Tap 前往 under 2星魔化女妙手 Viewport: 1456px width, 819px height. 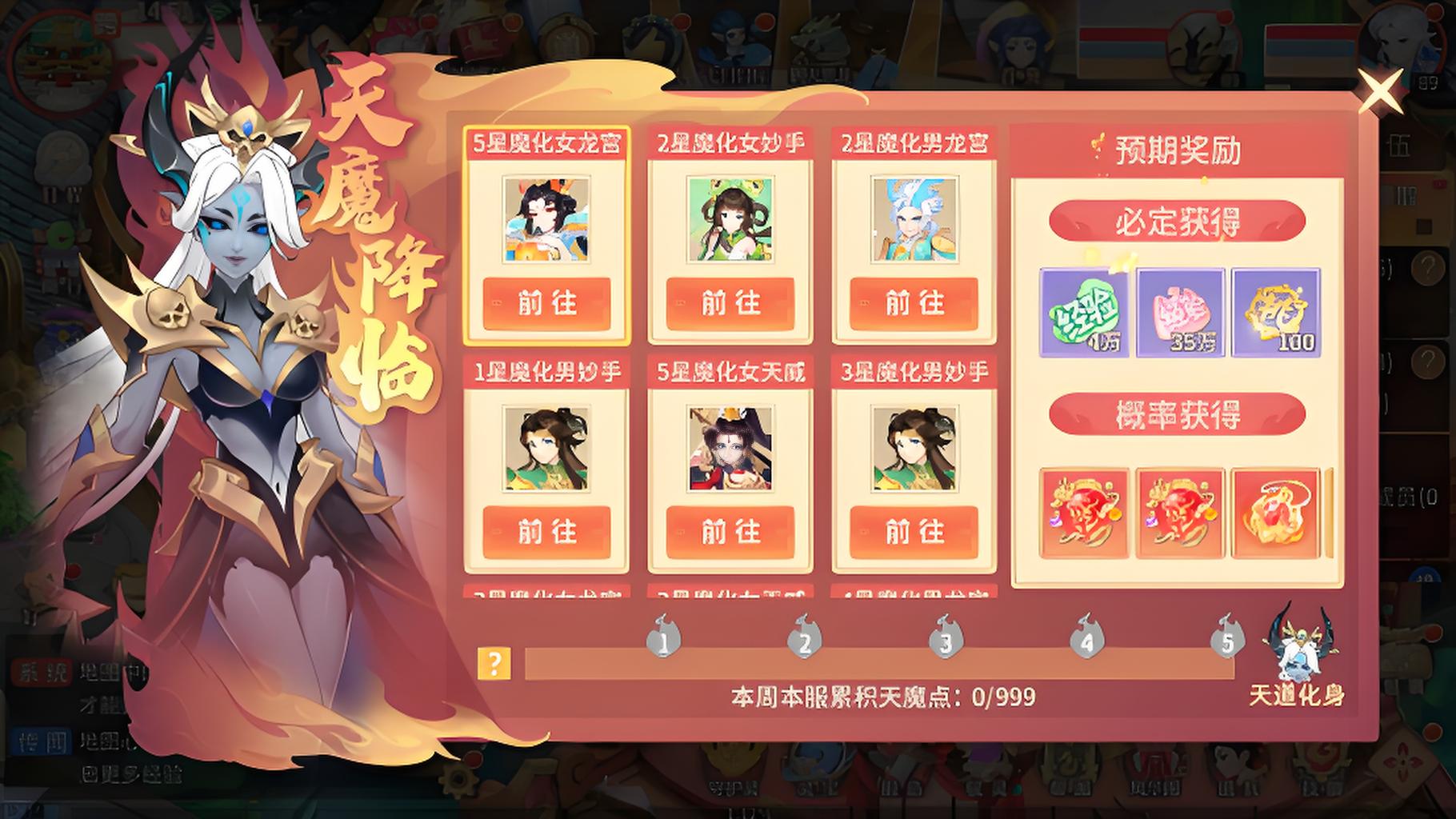(730, 305)
